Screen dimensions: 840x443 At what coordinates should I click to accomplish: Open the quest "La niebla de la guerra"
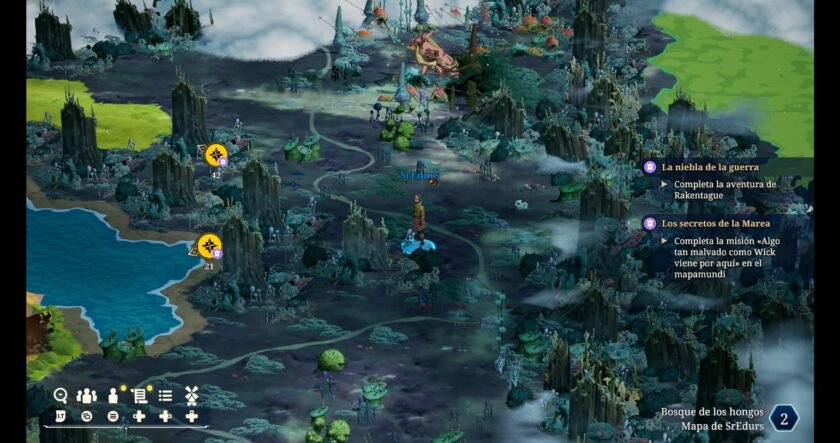709,167
